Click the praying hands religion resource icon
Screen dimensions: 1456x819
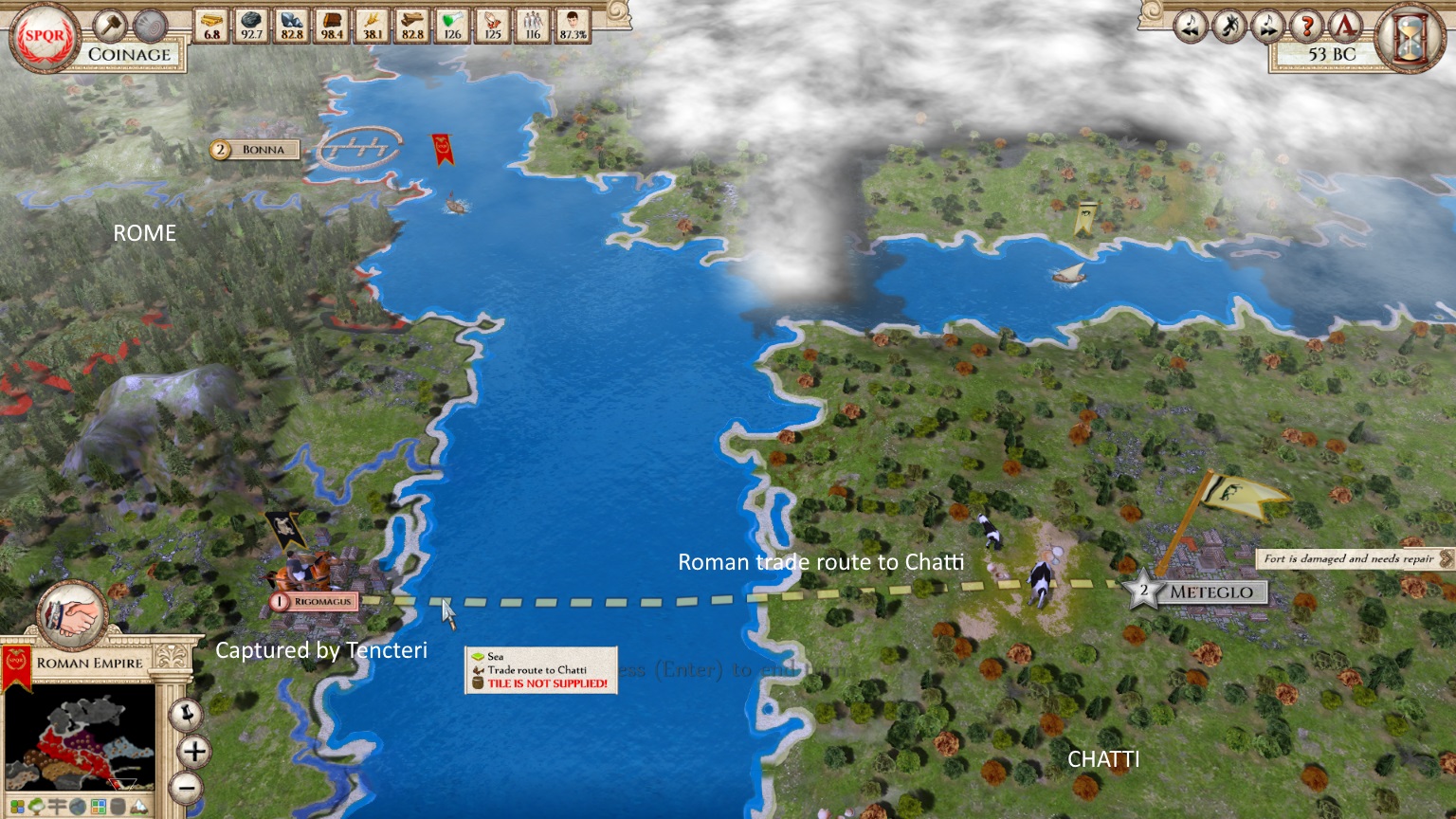492,23
